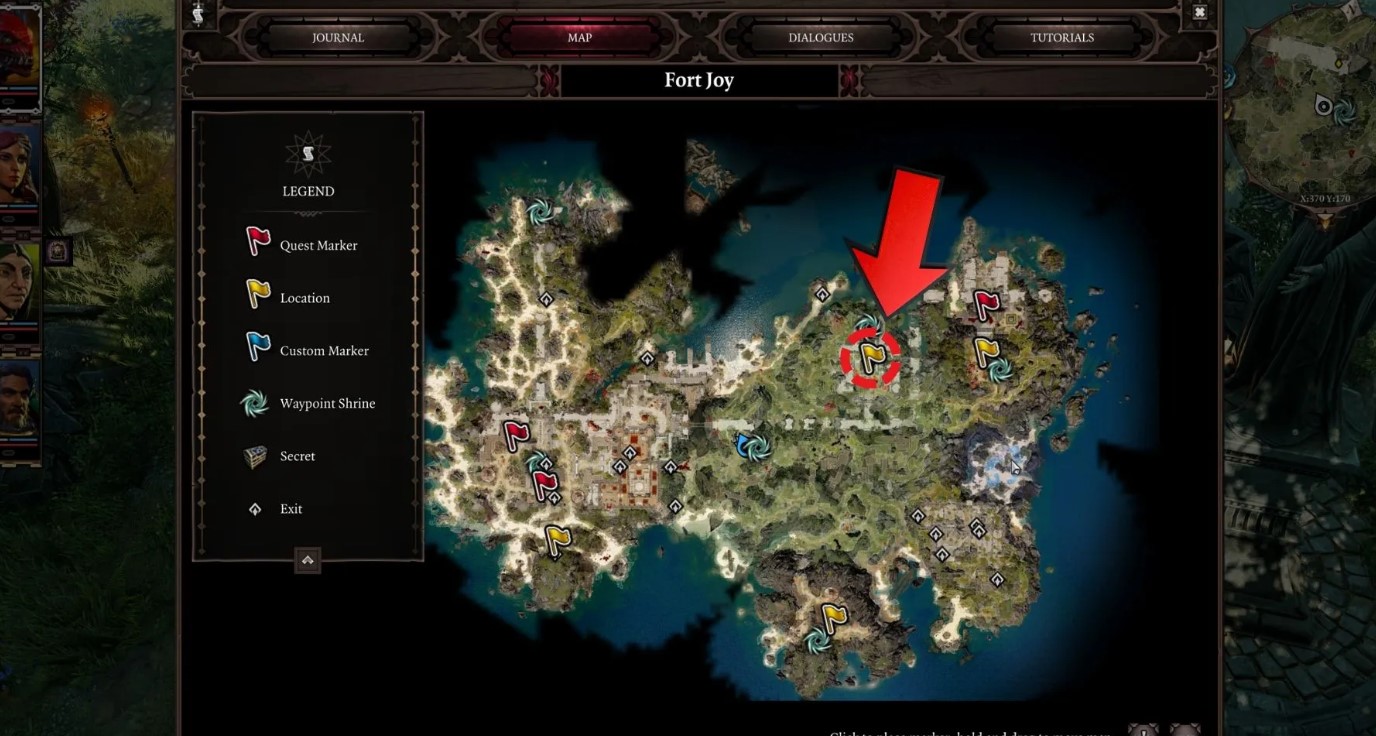
Task: Choose the Exit legend entry
Action: (291, 509)
